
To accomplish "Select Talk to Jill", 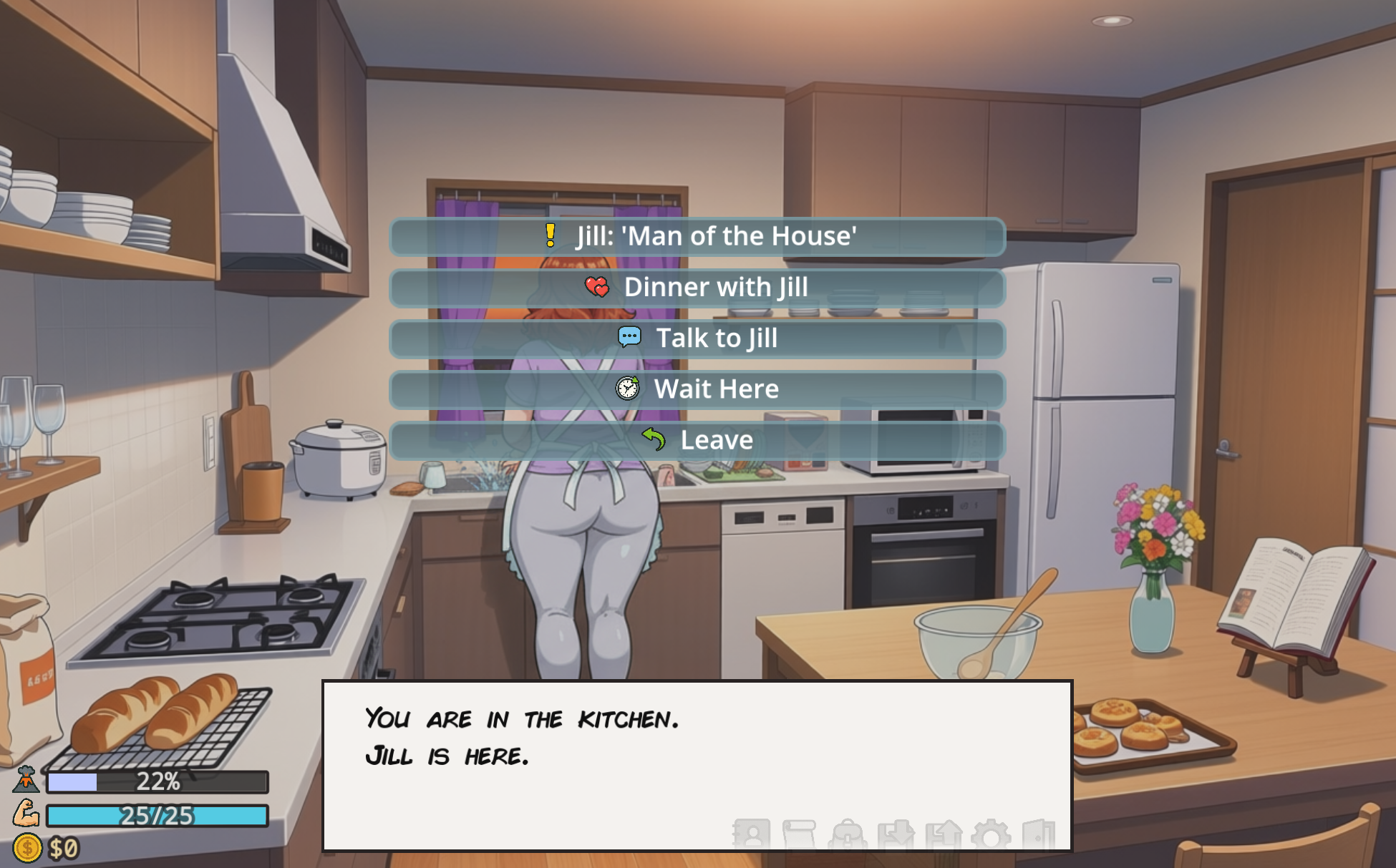I will pyautogui.click(x=698, y=338).
